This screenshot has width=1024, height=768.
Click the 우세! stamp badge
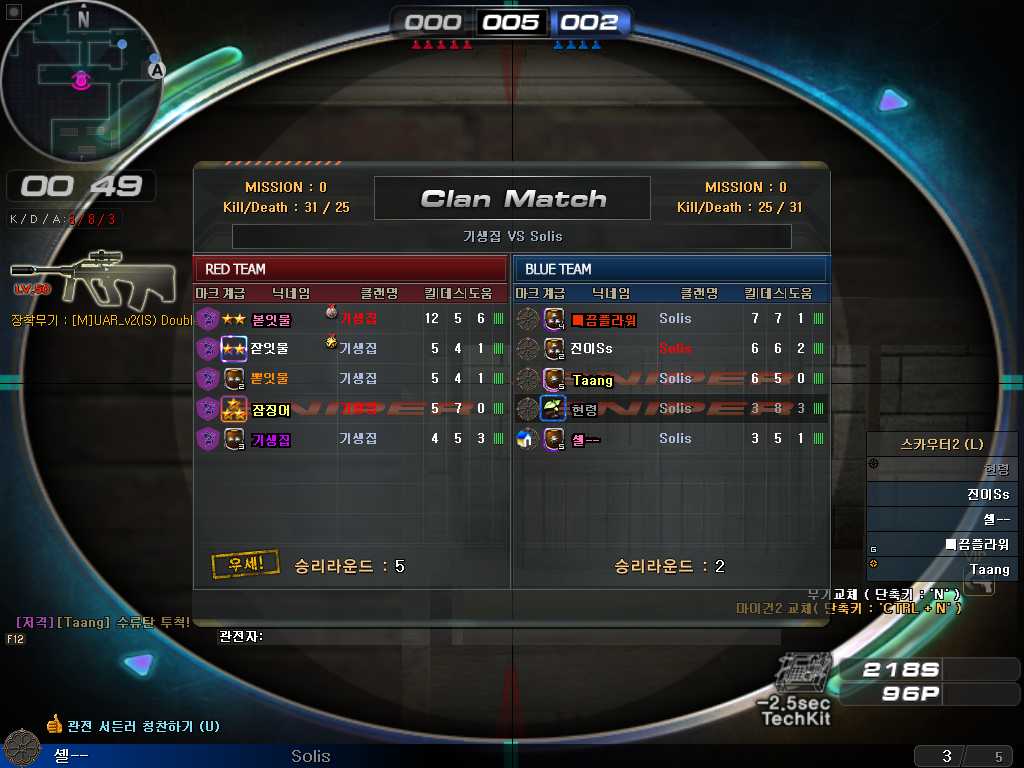[245, 564]
